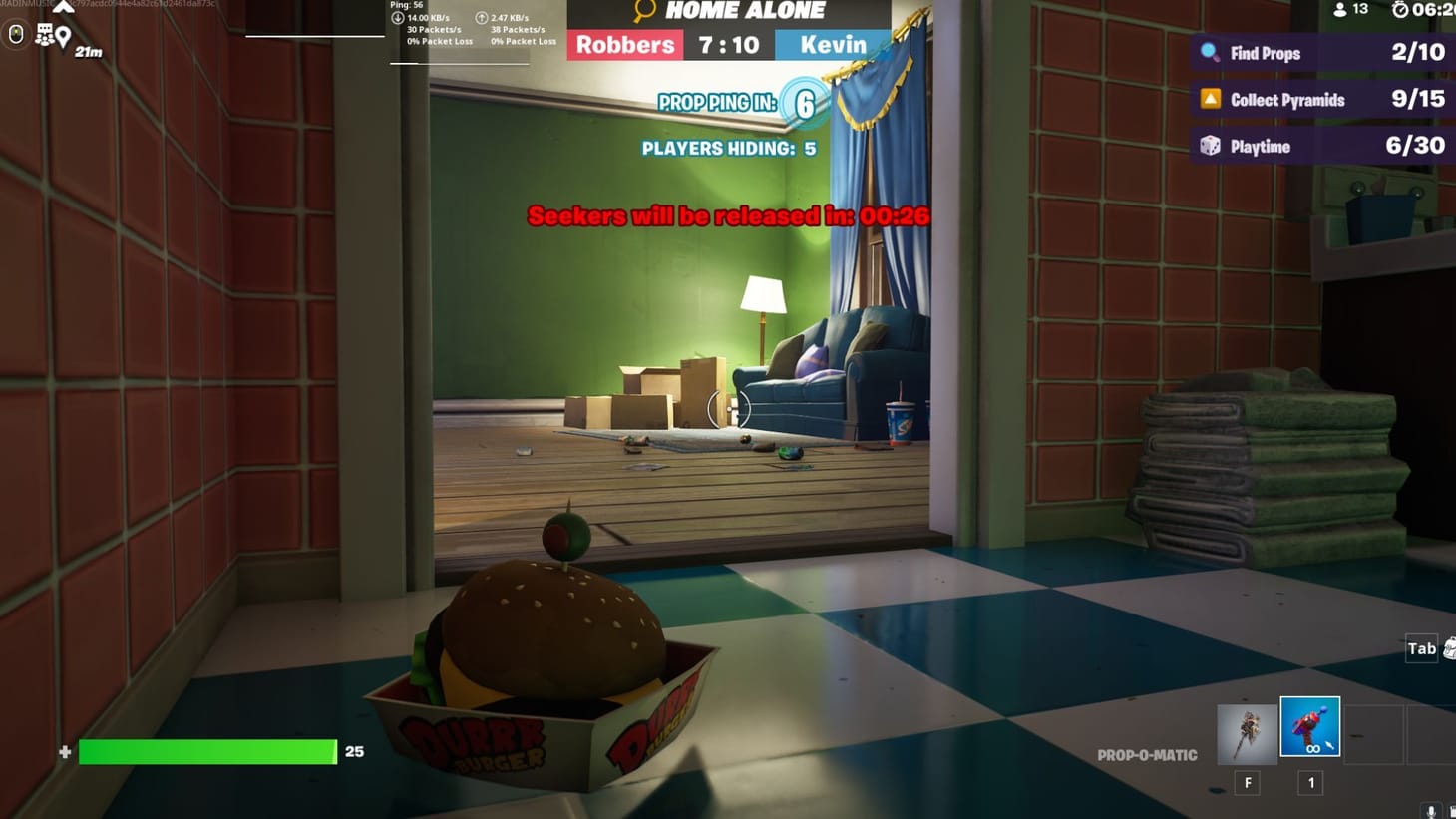Select the Collect Pyramids triangle icon
This screenshot has width=1456, height=819.
pos(1210,99)
